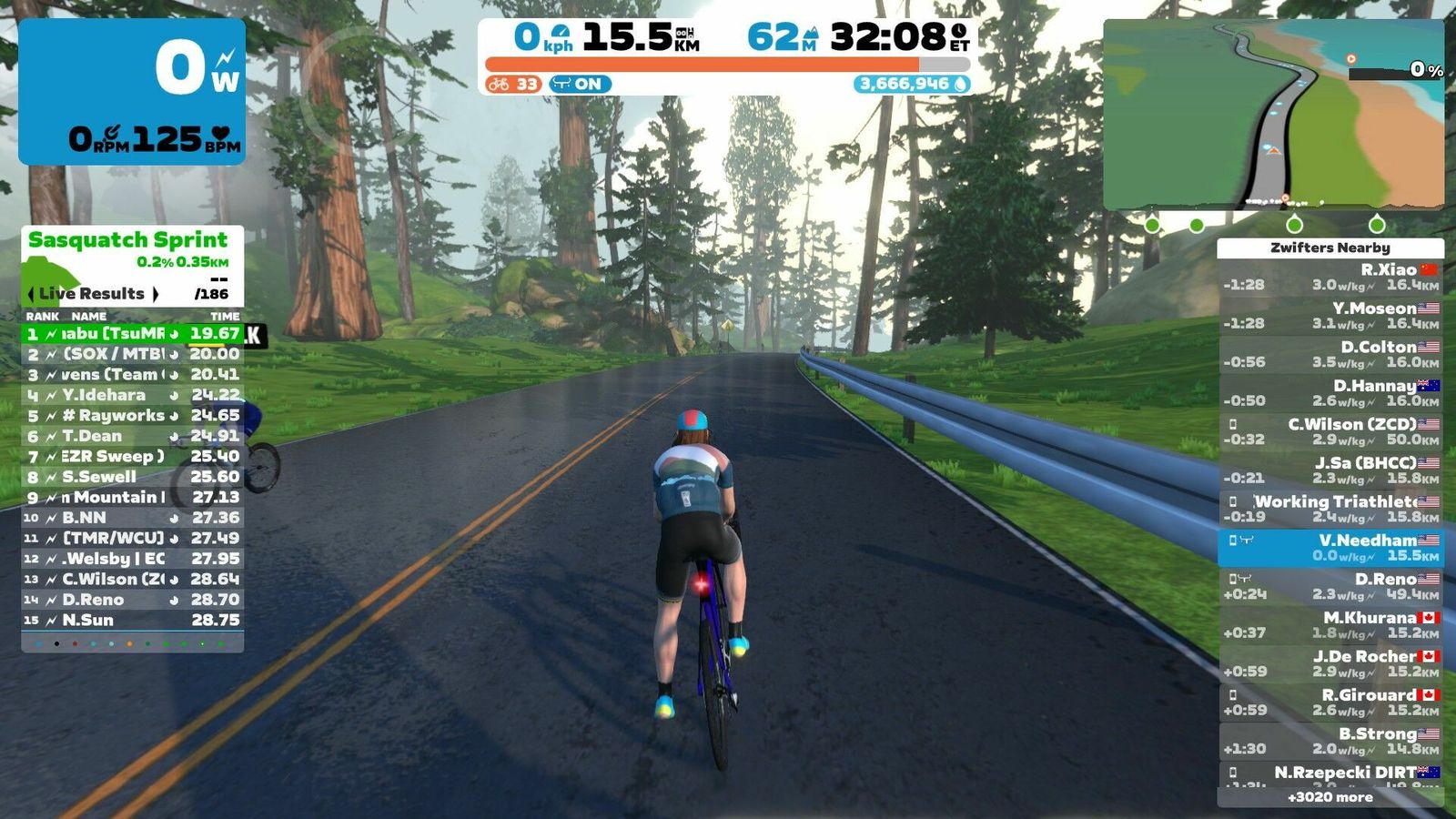Click the blue power and heart-rate panel
Image resolution: width=1456 pixels, height=819 pixels.
(x=132, y=91)
